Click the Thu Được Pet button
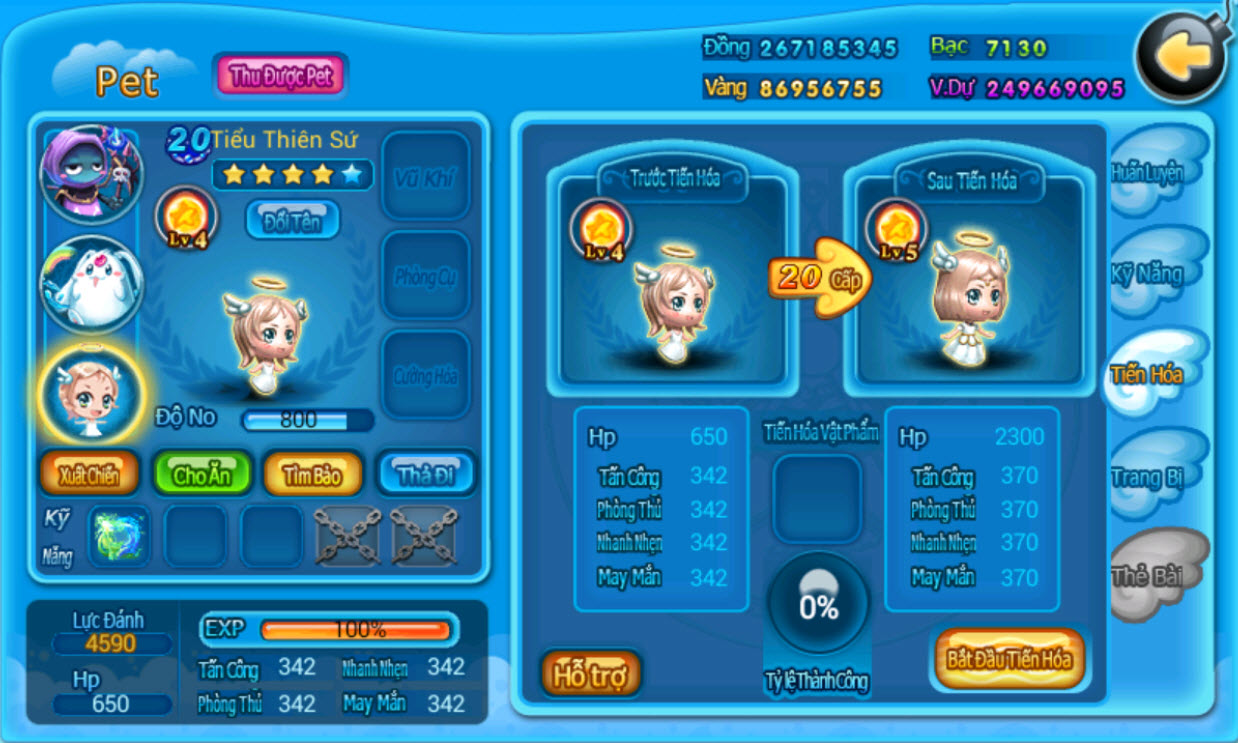This screenshot has width=1238, height=743. 281,76
